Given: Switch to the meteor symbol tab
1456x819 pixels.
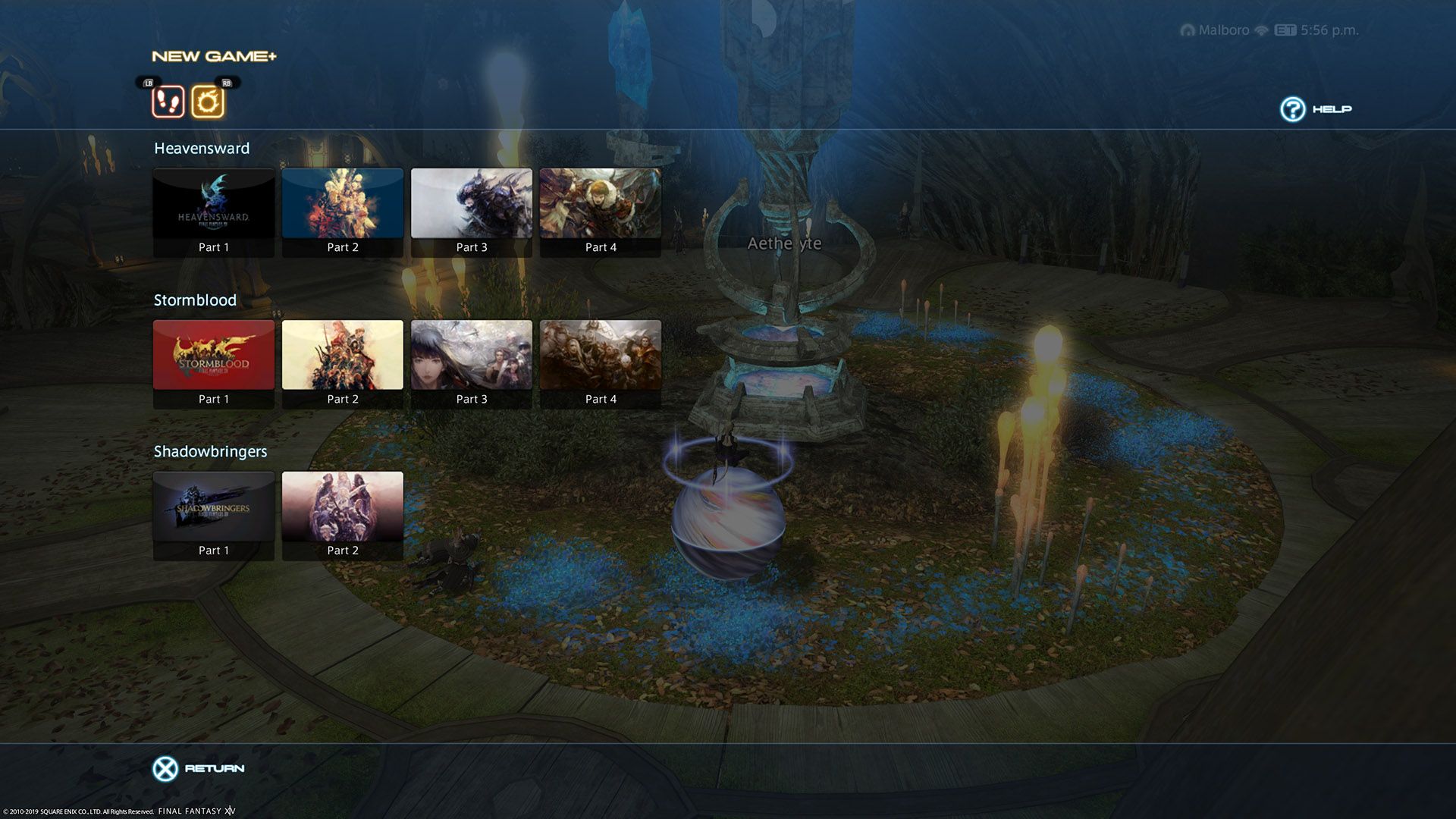Looking at the screenshot, I should [x=207, y=102].
